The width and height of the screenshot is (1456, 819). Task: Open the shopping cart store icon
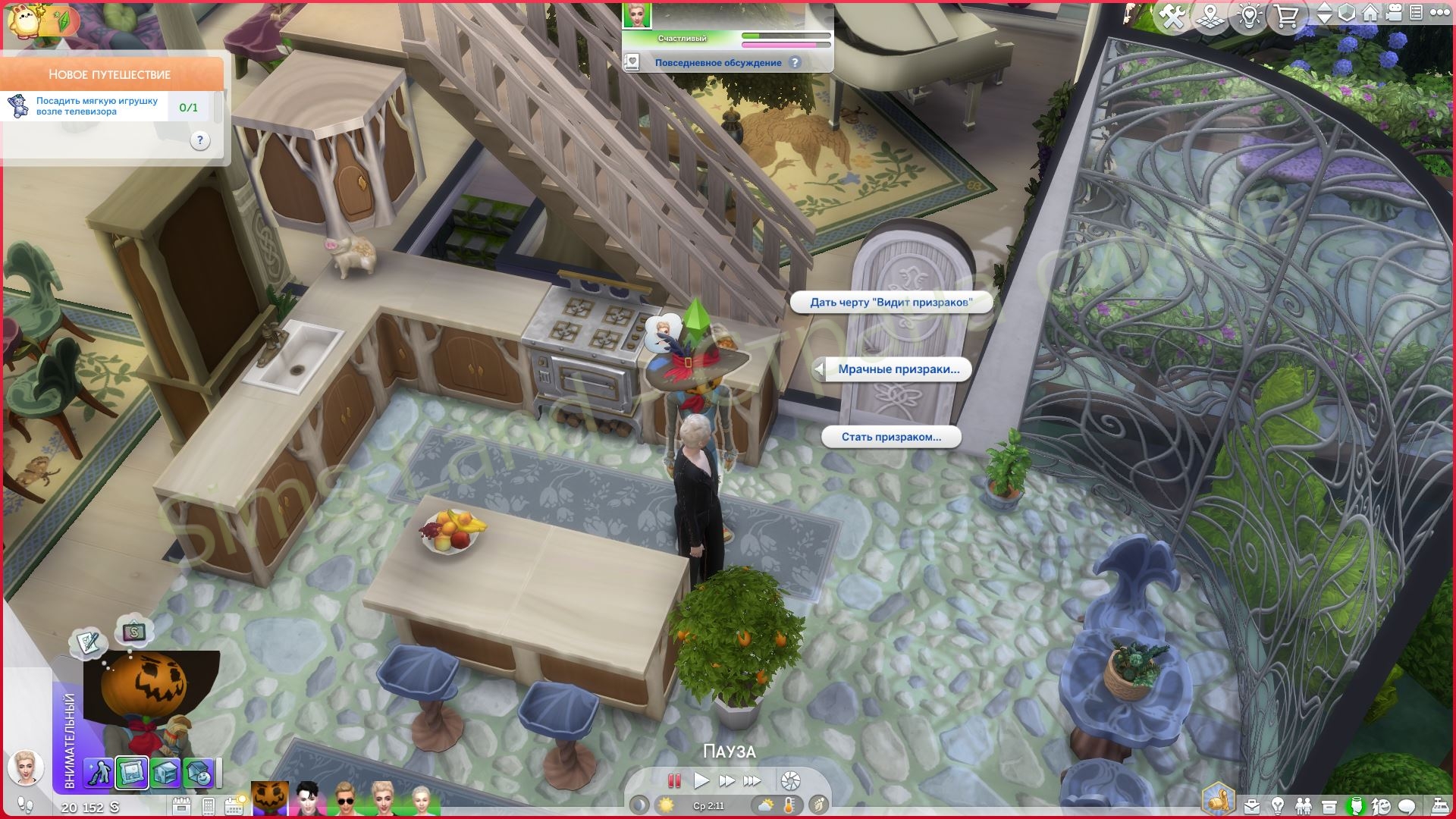click(1285, 16)
